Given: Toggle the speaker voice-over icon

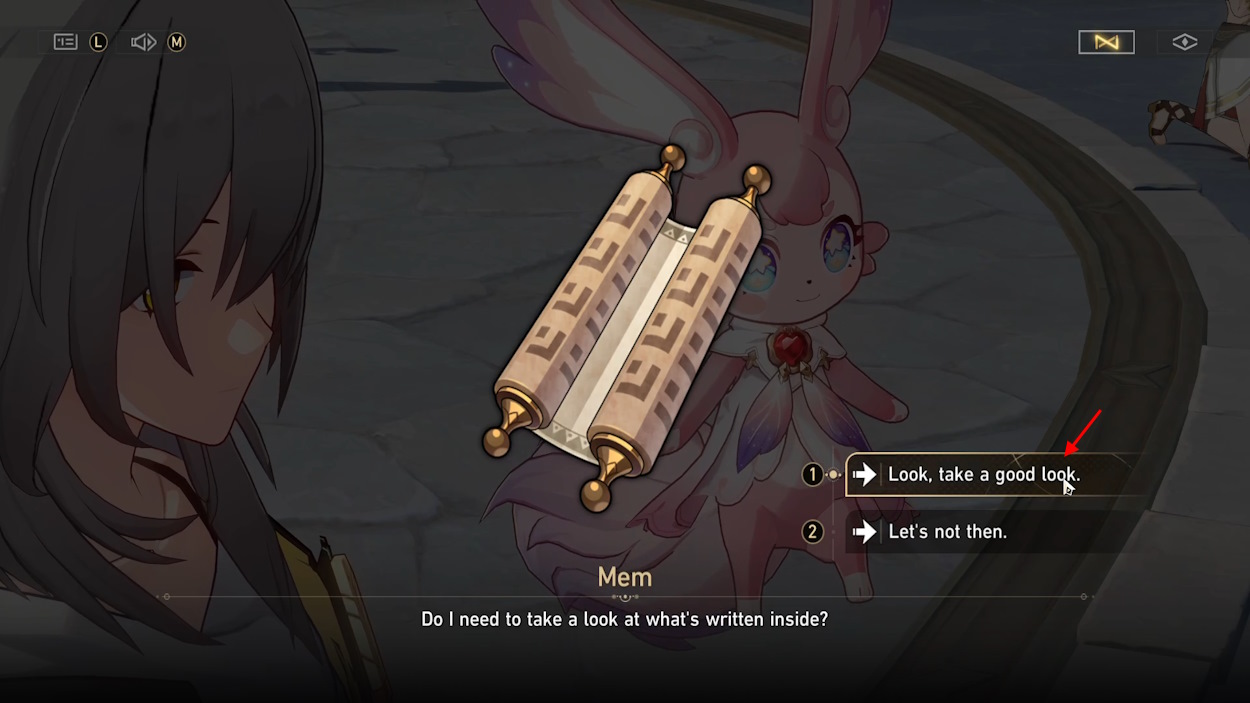Looking at the screenshot, I should point(144,42).
